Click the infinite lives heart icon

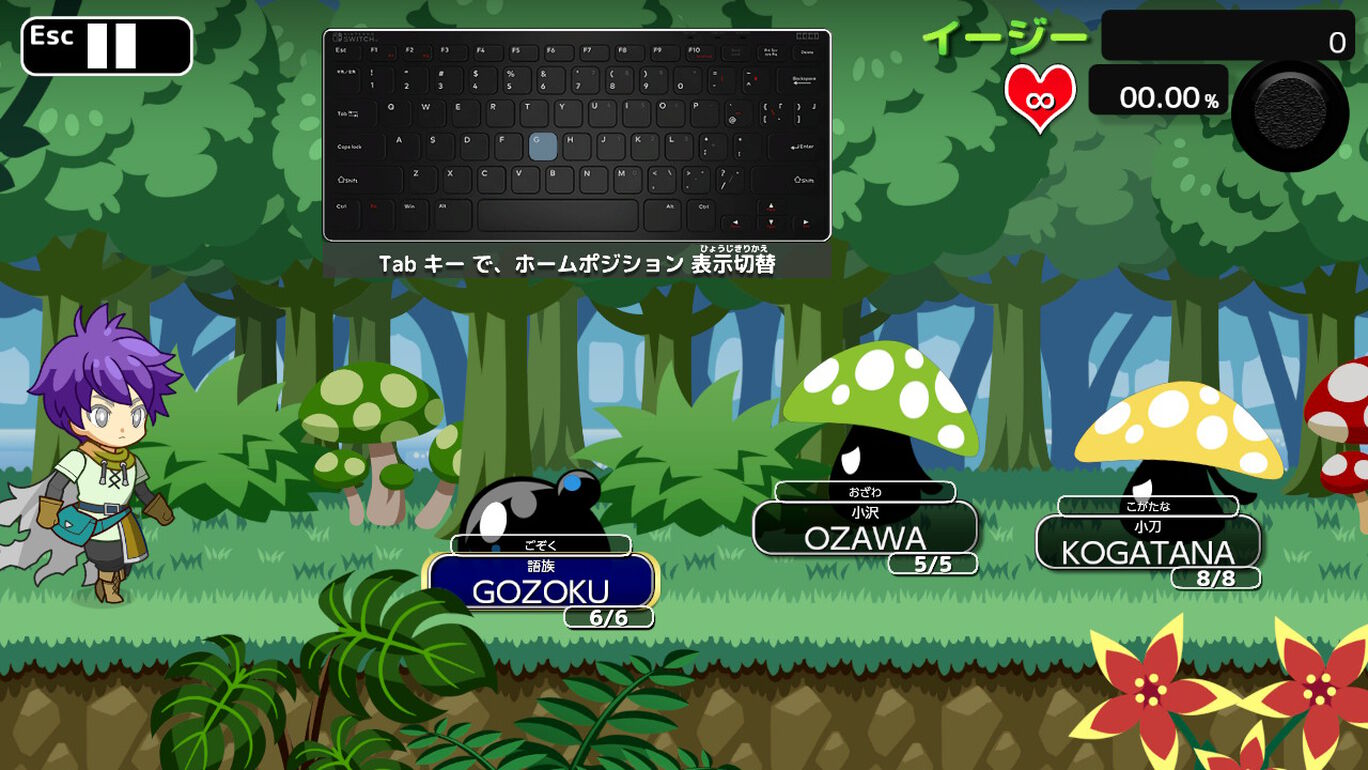click(1040, 96)
